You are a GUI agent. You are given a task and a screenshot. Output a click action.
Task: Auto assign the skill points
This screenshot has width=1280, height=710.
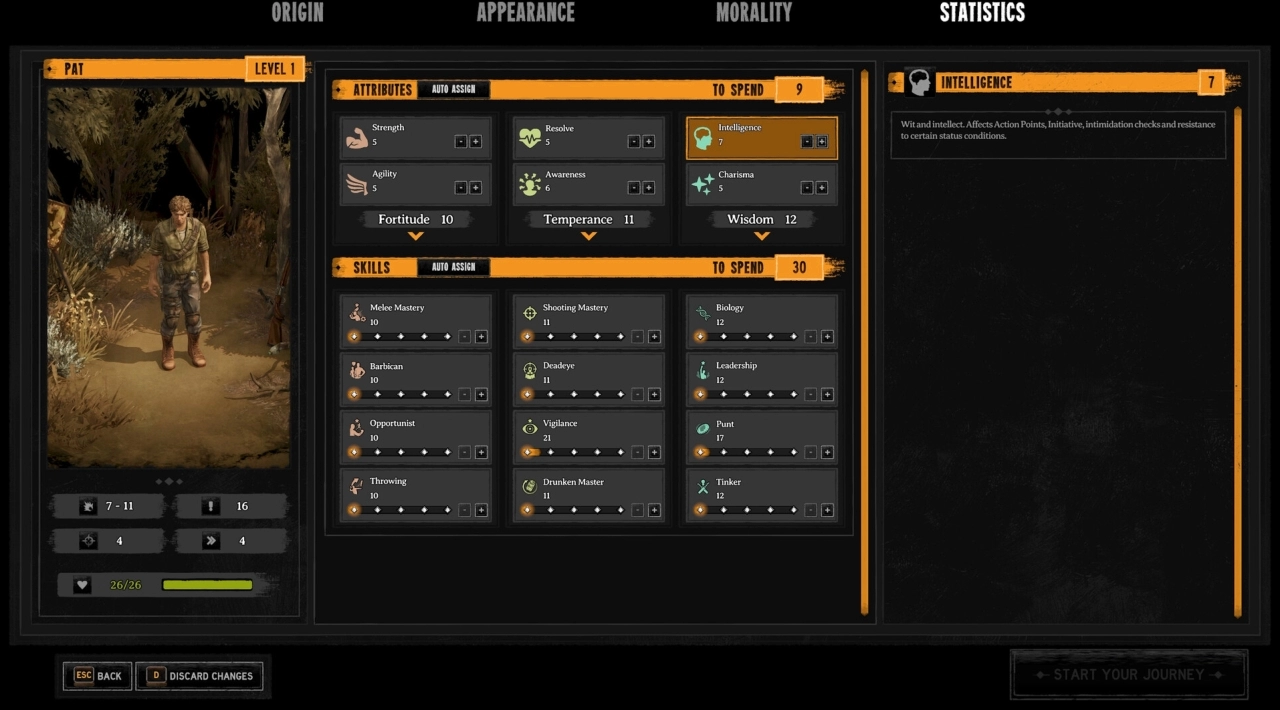(x=453, y=268)
